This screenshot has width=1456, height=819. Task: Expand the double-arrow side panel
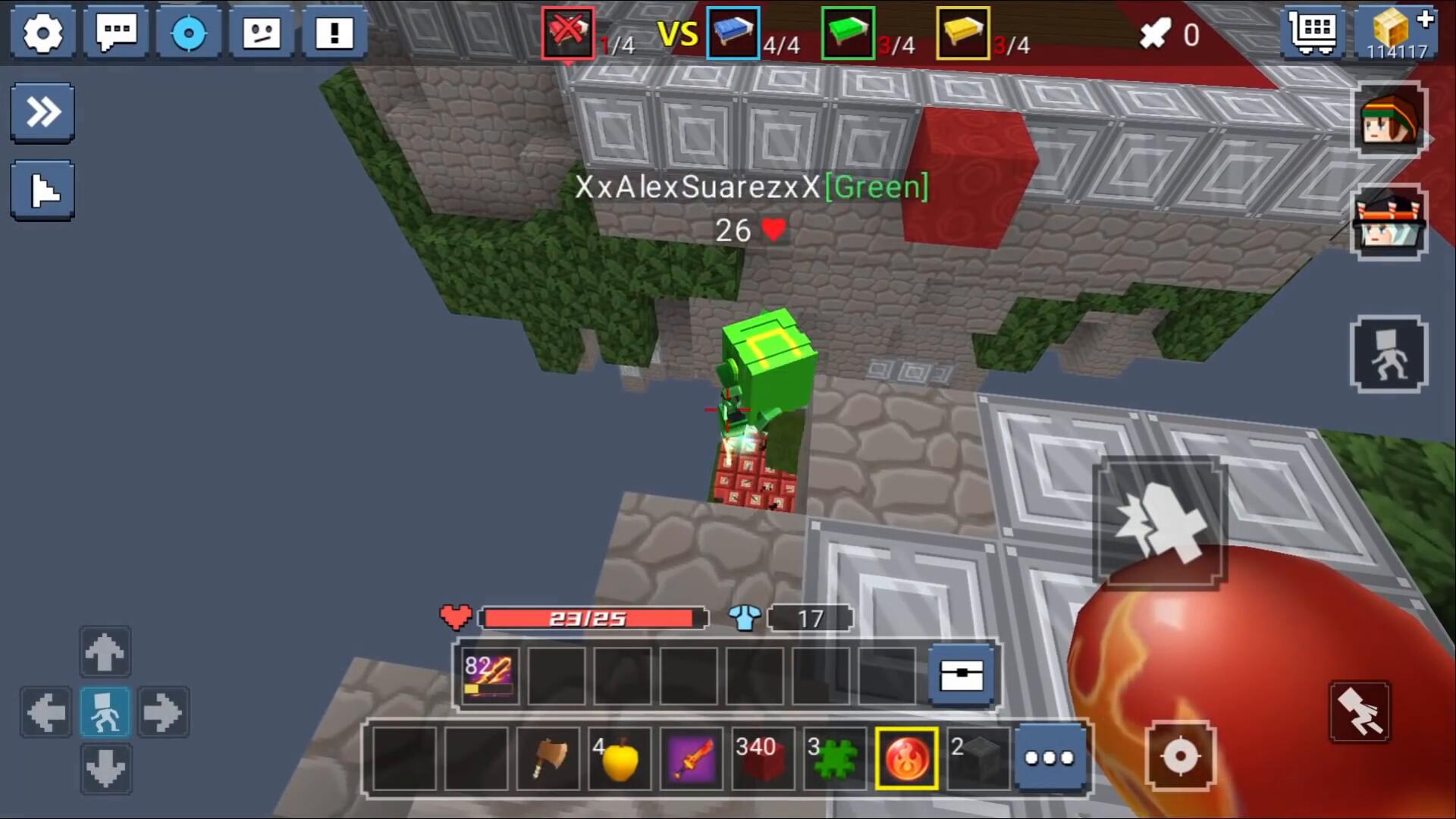click(42, 113)
